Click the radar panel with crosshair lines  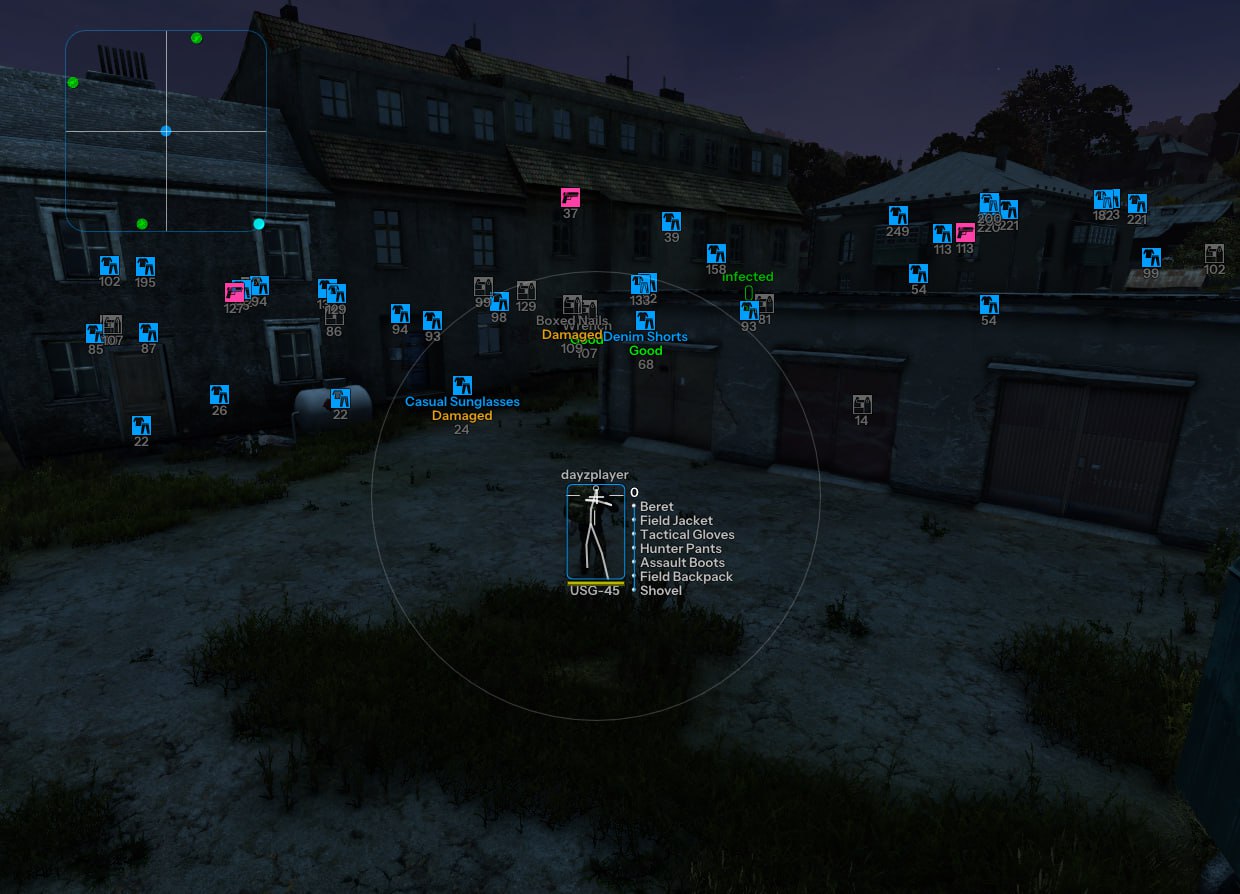pyautogui.click(x=166, y=131)
